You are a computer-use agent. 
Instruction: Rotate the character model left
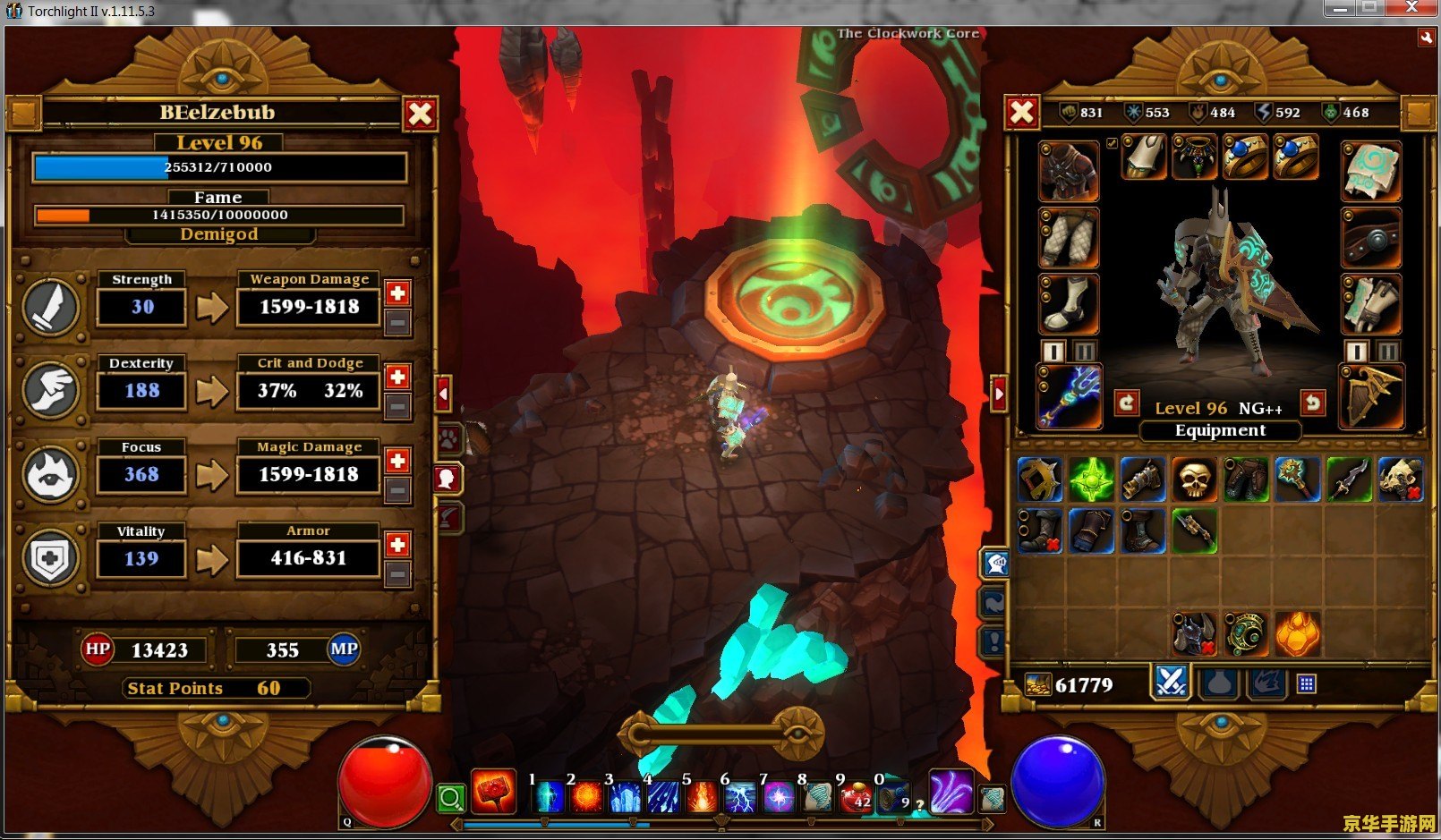[x=1127, y=403]
